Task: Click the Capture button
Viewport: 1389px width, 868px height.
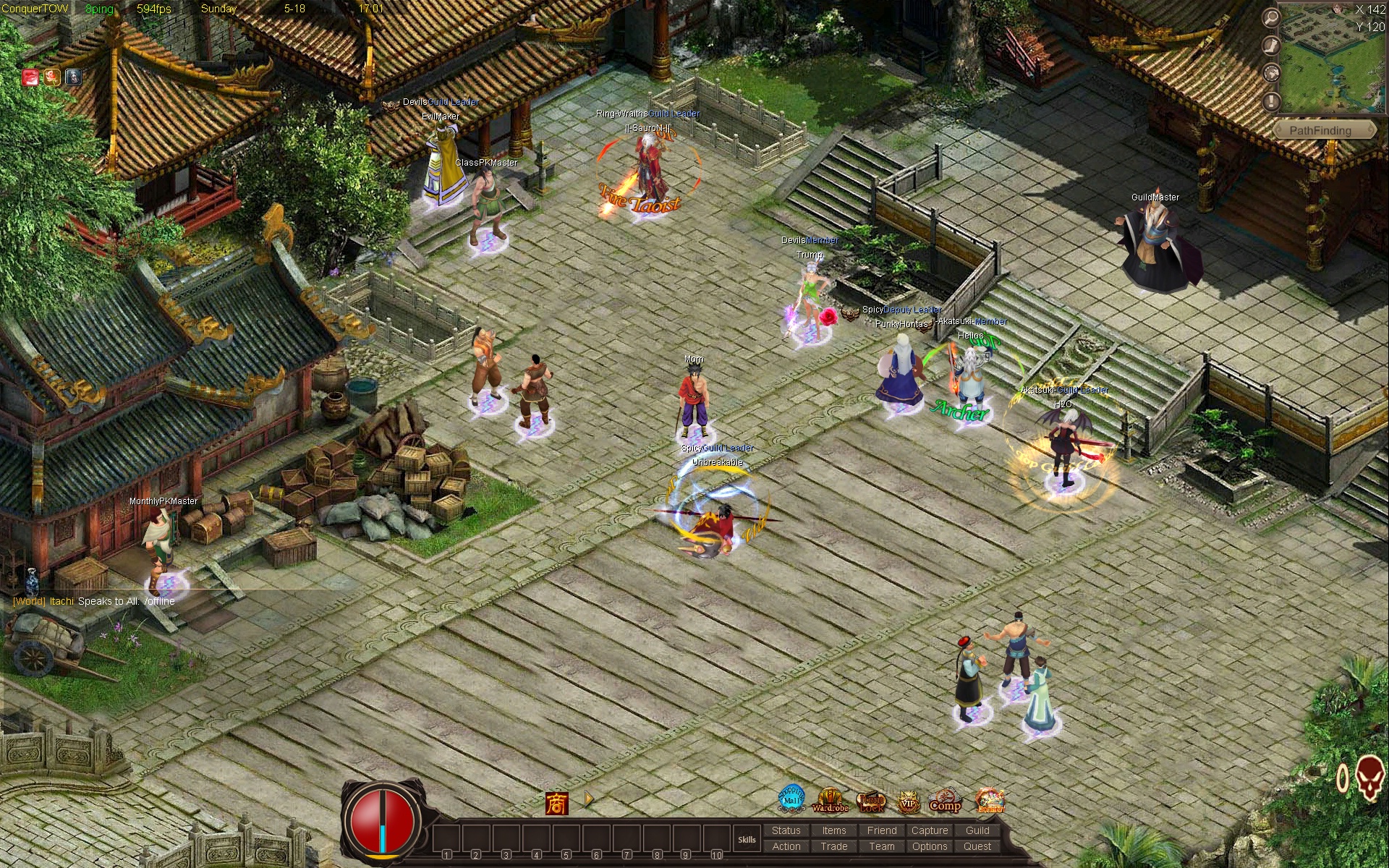Action: (929, 830)
